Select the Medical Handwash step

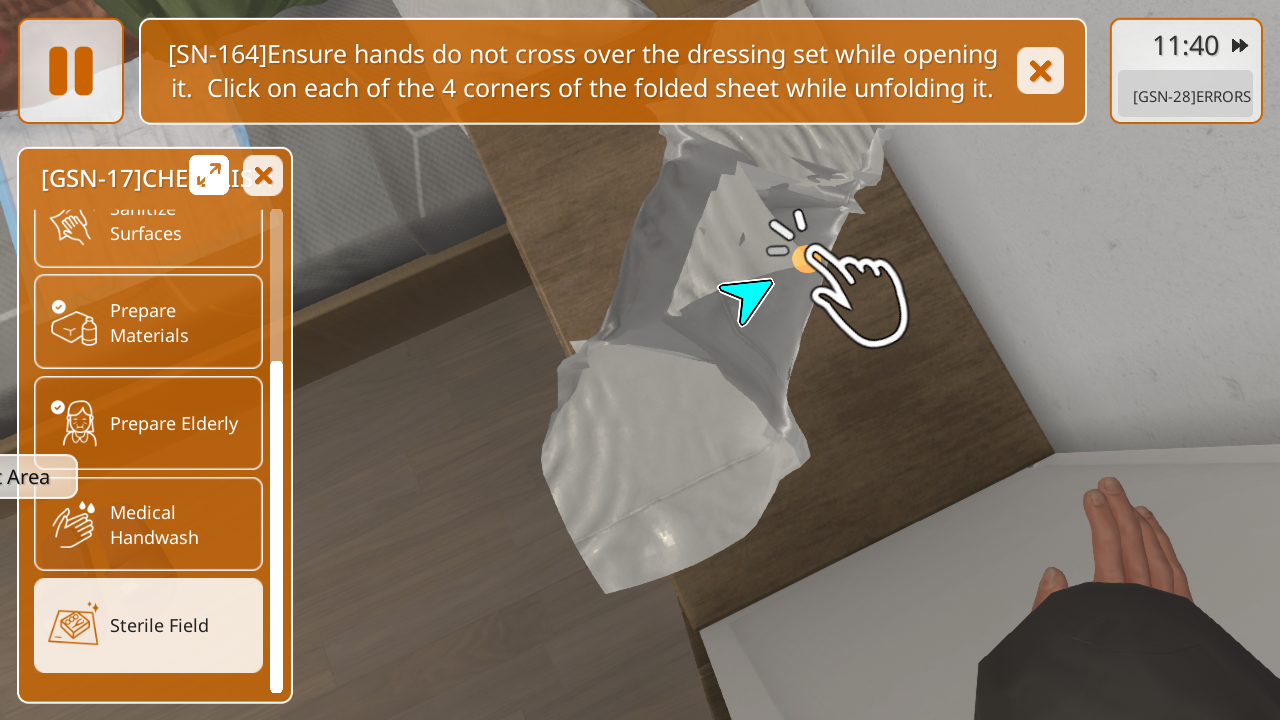pyautogui.click(x=148, y=524)
